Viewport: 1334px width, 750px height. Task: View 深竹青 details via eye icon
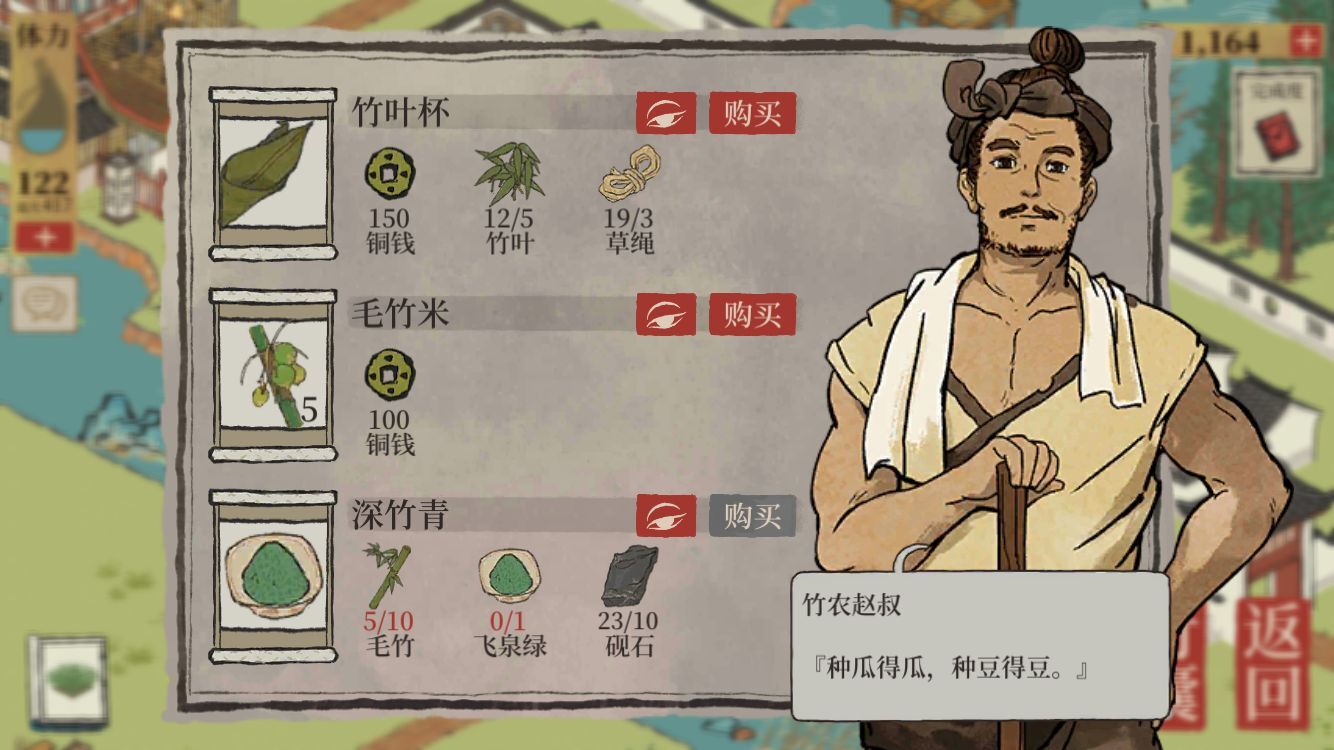tap(665, 516)
